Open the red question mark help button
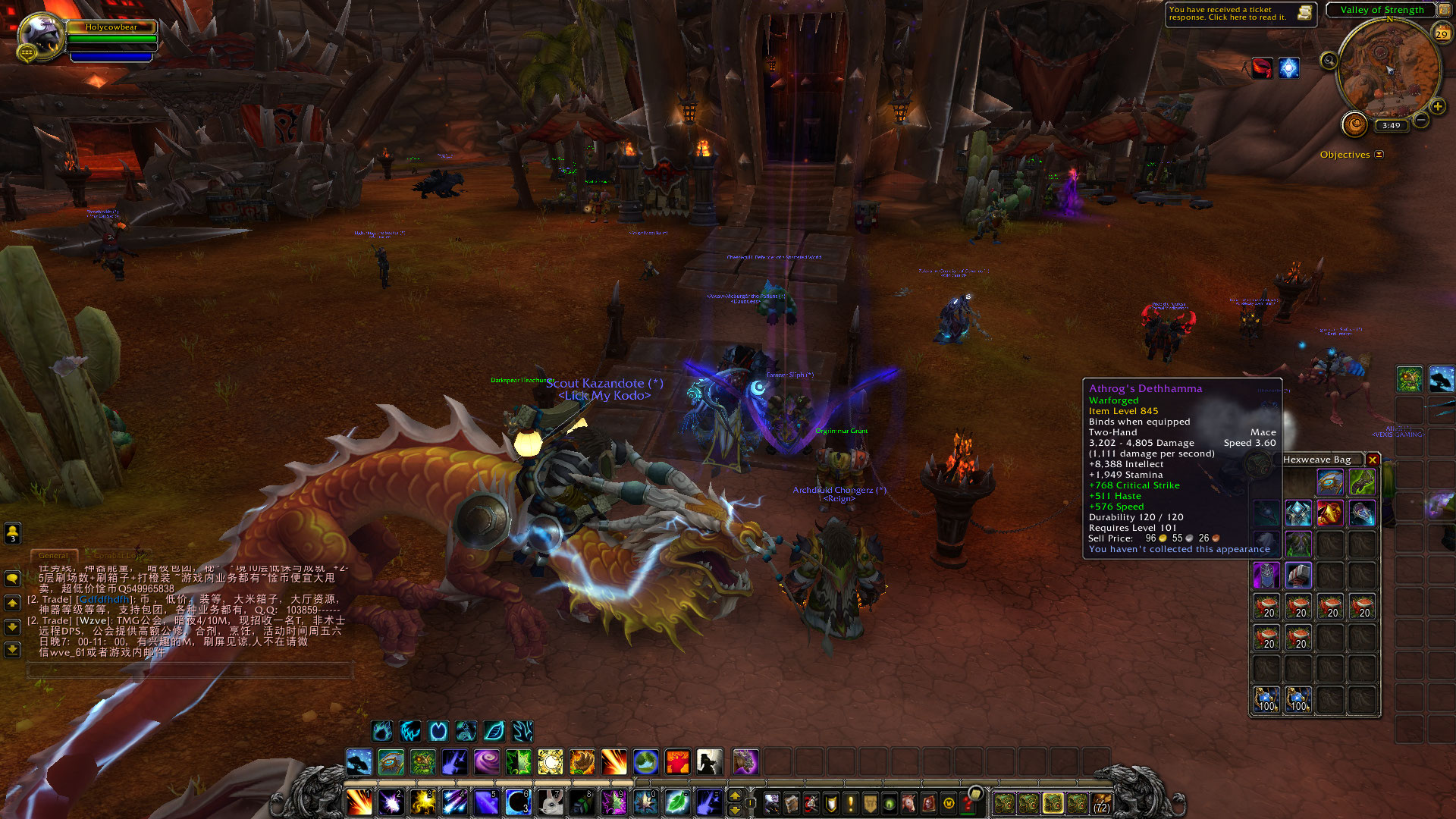This screenshot has height=819, width=1456. point(968,802)
